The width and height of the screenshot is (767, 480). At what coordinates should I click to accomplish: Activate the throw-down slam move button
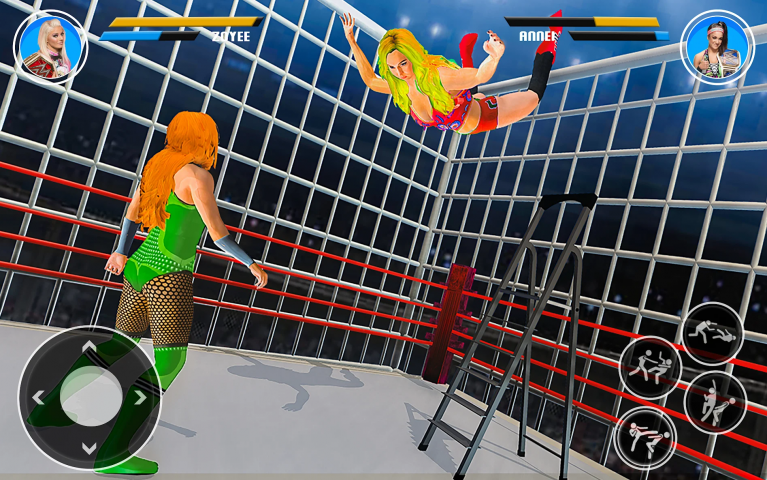point(712,334)
